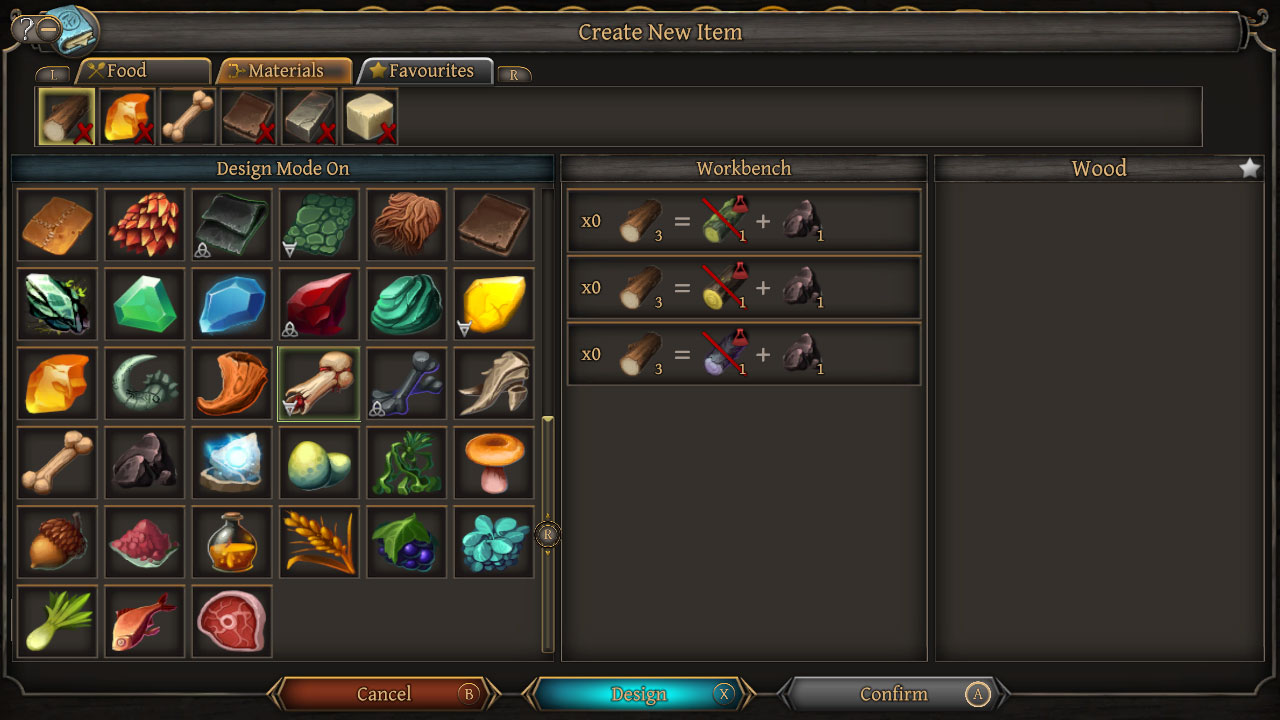Select the bone material icon
This screenshot has height=720, width=1280.
pos(57,462)
